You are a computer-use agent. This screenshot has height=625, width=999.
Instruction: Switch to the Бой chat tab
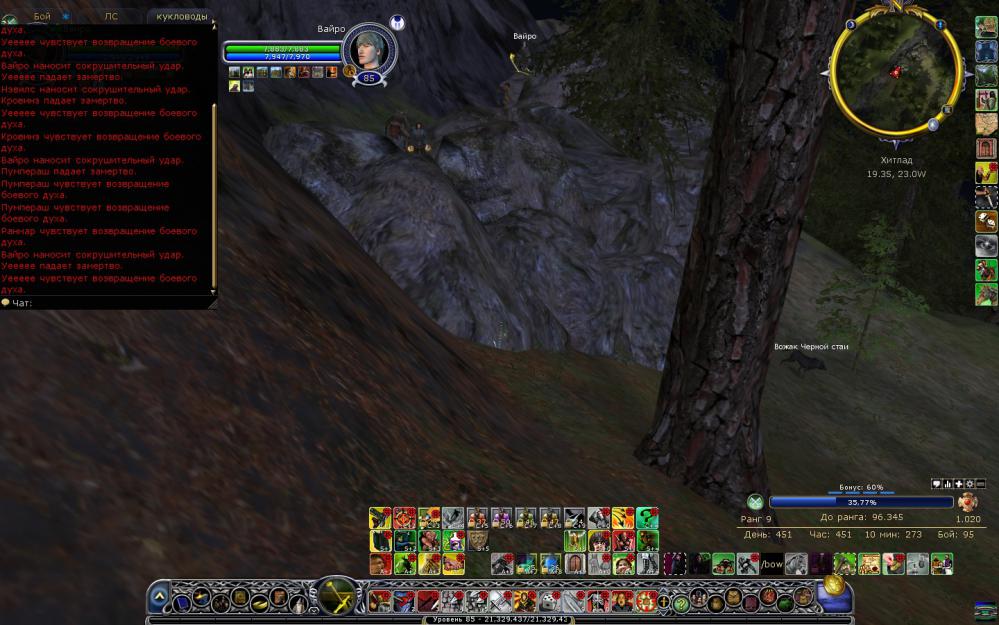coord(42,17)
